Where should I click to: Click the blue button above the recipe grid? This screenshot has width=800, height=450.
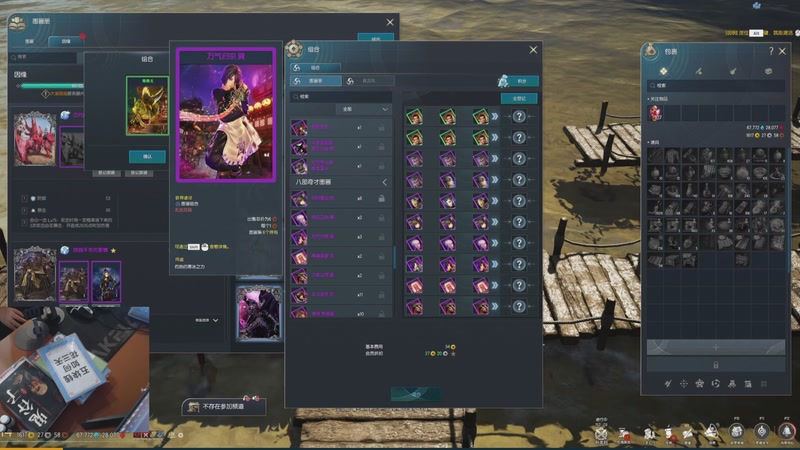coord(519,98)
